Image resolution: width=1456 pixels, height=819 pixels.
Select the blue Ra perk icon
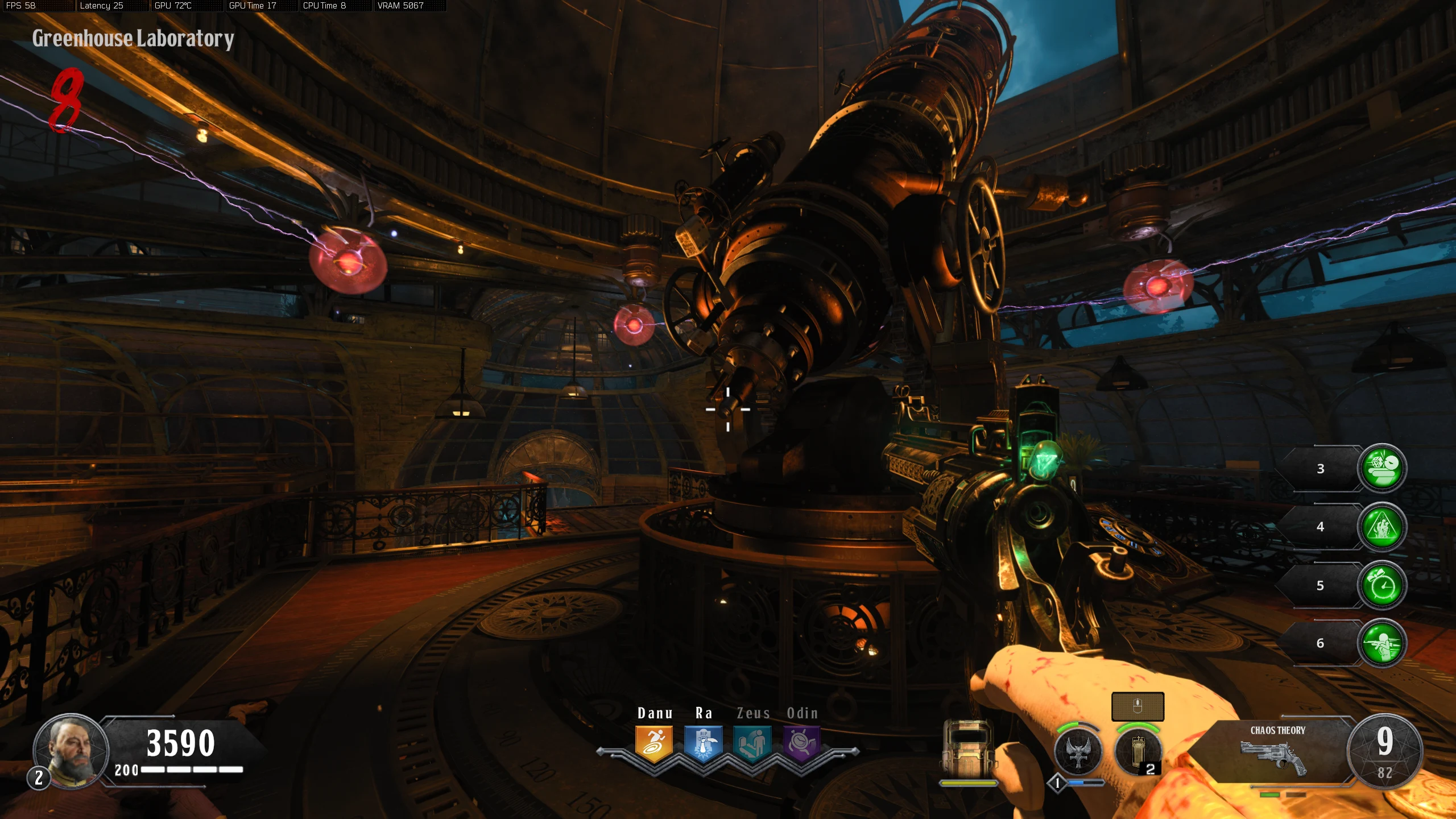704,743
